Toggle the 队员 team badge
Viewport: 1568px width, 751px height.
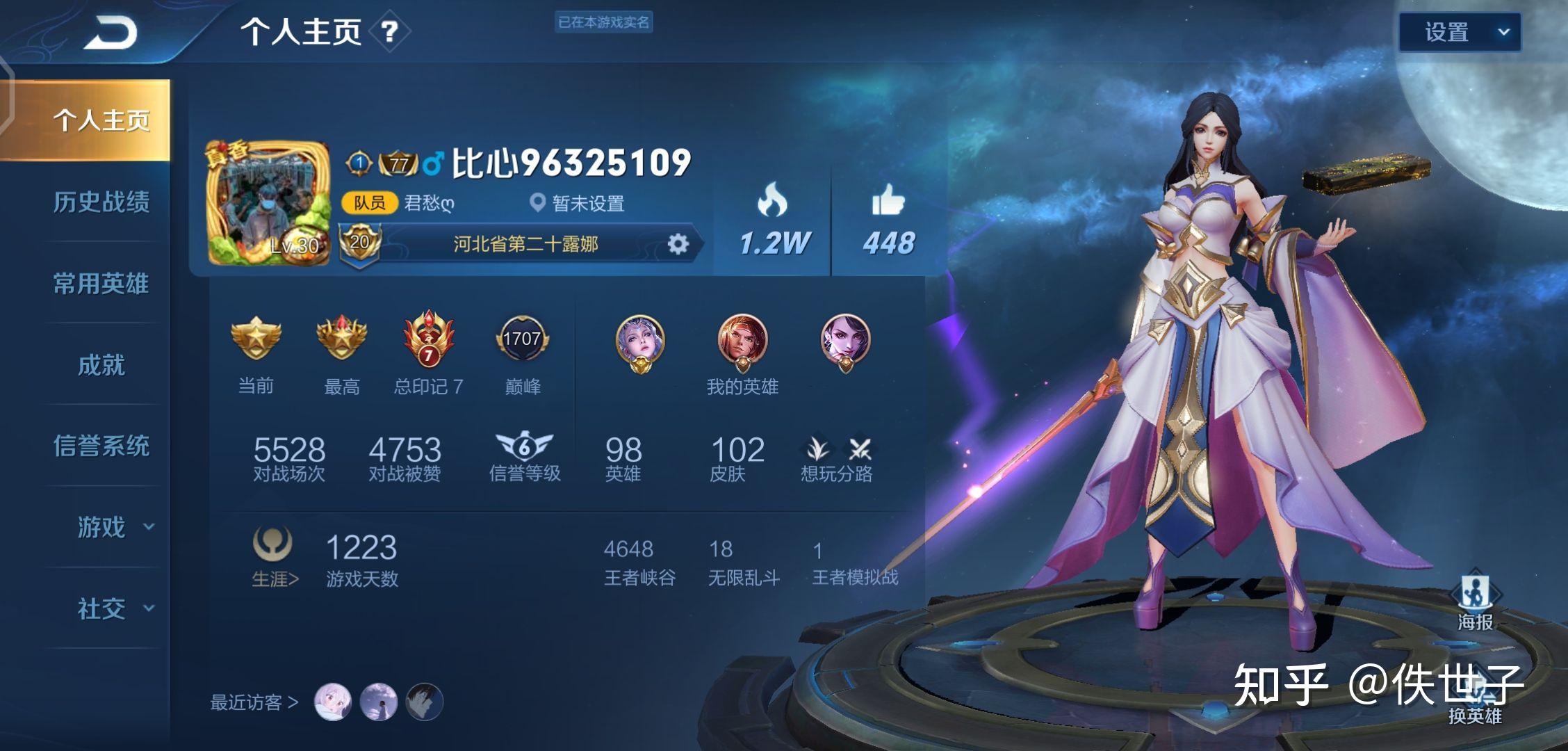coord(370,204)
